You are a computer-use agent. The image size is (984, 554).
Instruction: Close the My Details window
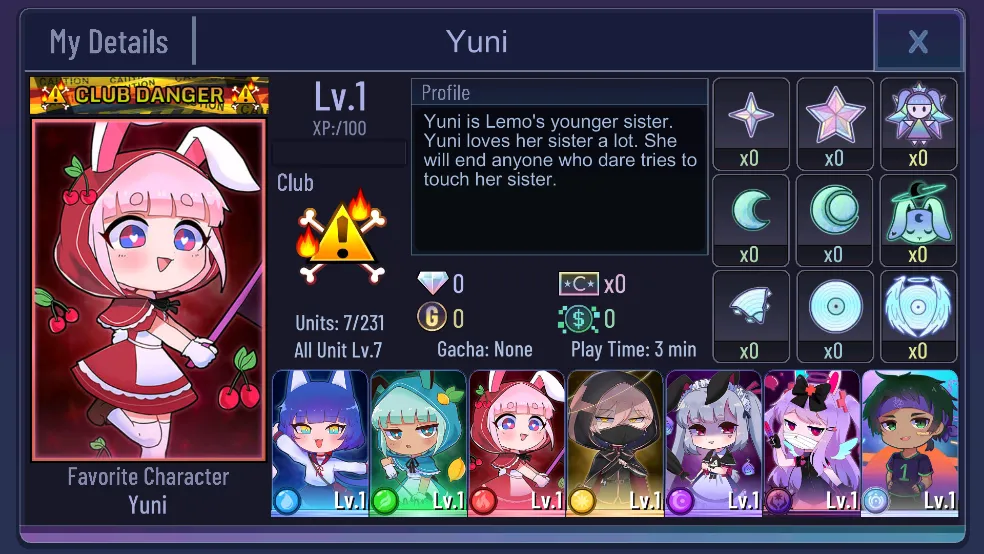click(918, 42)
